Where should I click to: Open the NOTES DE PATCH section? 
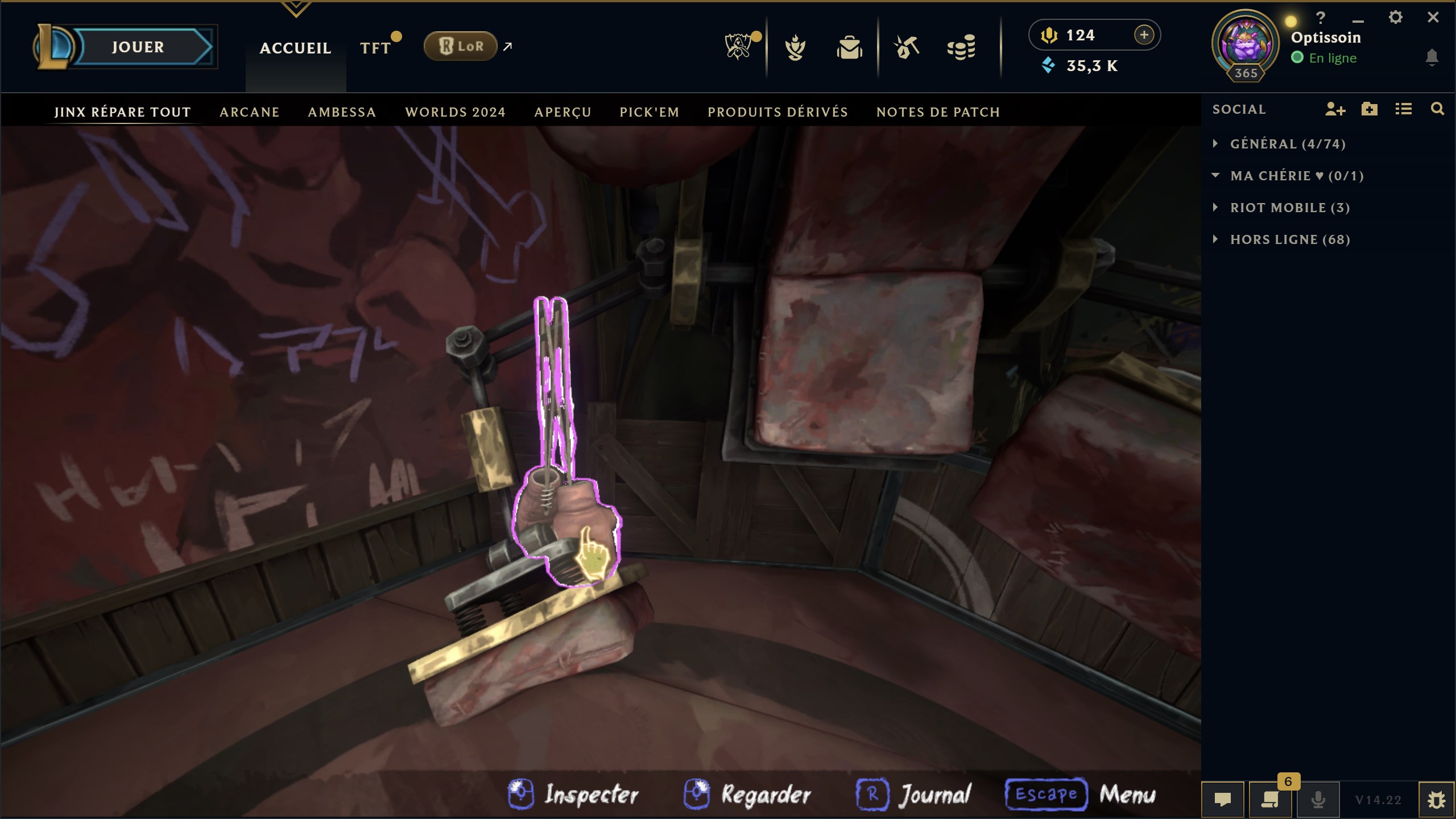coord(938,112)
